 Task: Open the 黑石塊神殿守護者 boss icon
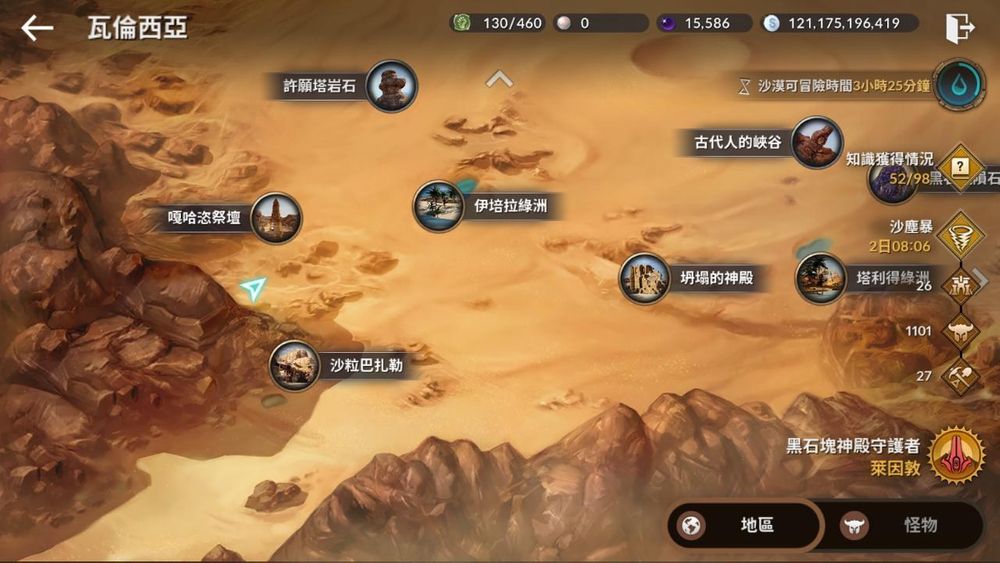[x=956, y=455]
